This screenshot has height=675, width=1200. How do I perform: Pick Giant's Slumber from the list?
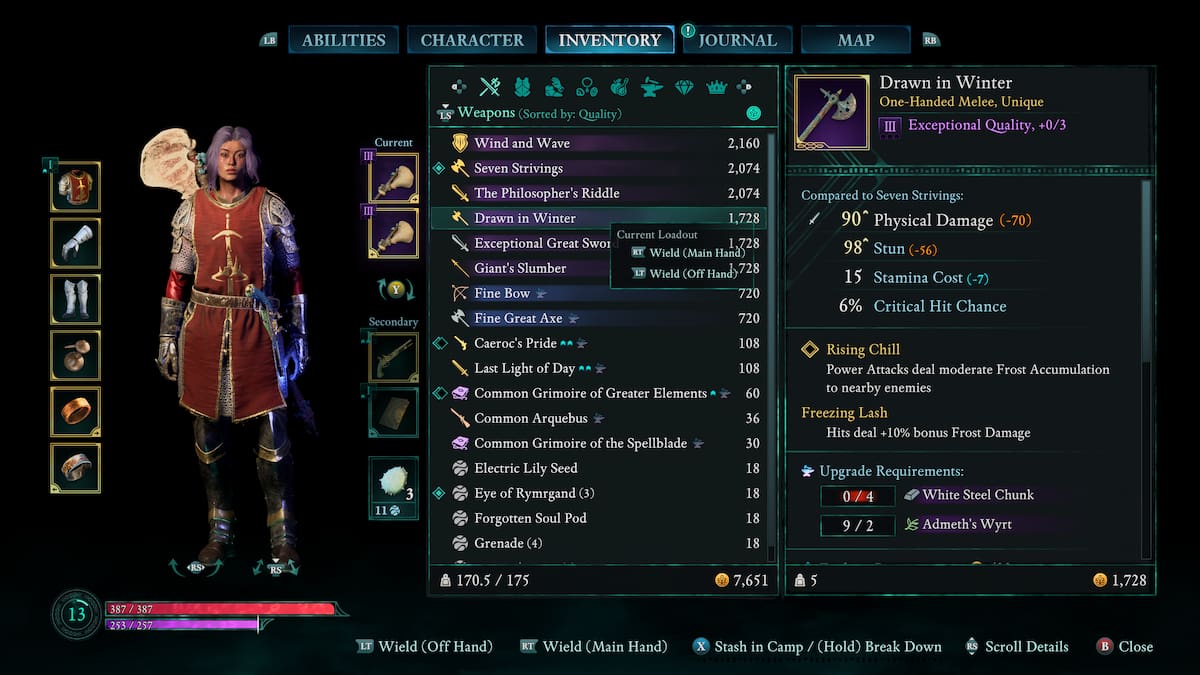point(520,268)
